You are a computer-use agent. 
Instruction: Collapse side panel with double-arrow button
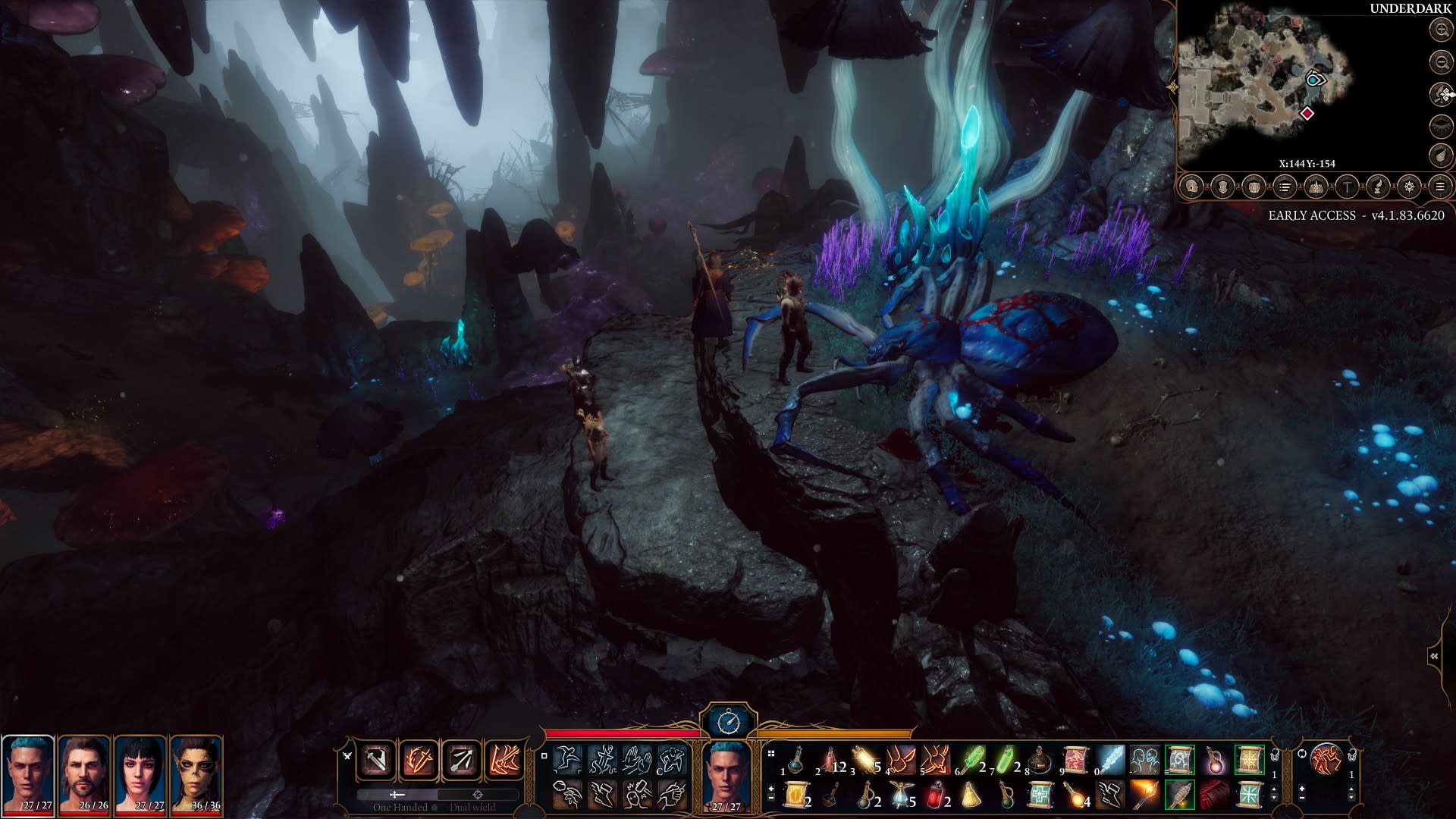[1434, 657]
